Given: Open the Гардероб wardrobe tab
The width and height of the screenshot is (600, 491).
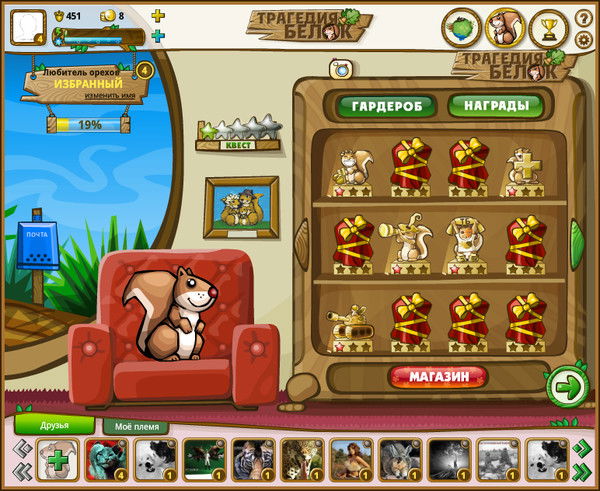Looking at the screenshot, I should (385, 105).
